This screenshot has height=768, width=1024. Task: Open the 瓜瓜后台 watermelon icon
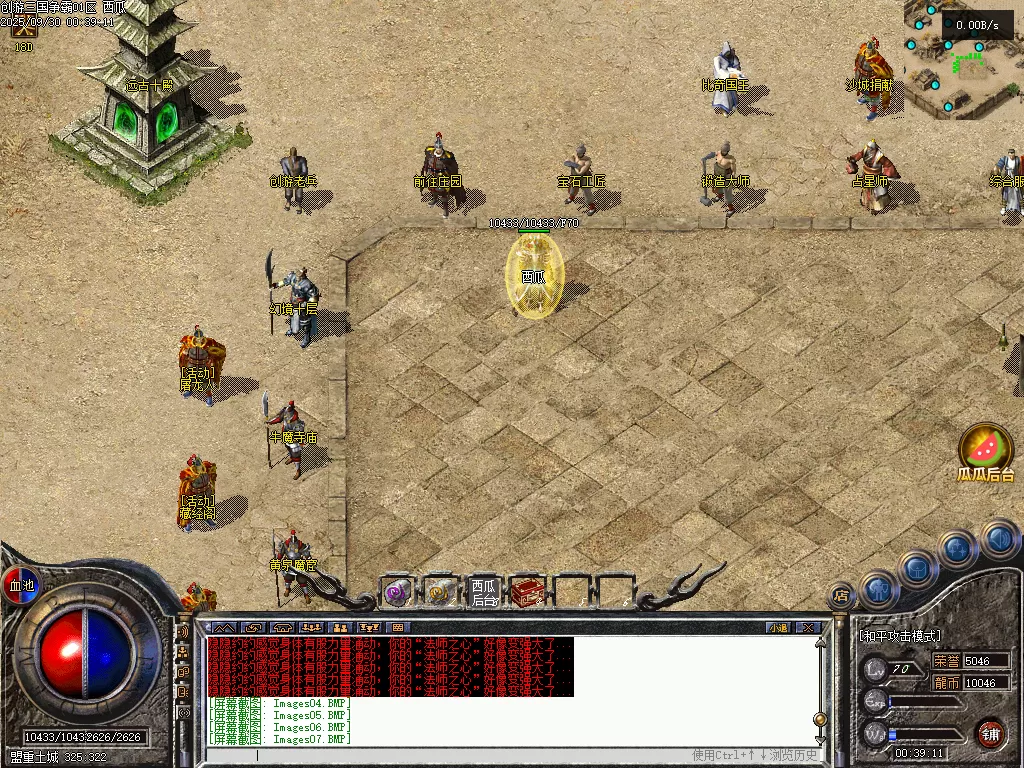(986, 448)
